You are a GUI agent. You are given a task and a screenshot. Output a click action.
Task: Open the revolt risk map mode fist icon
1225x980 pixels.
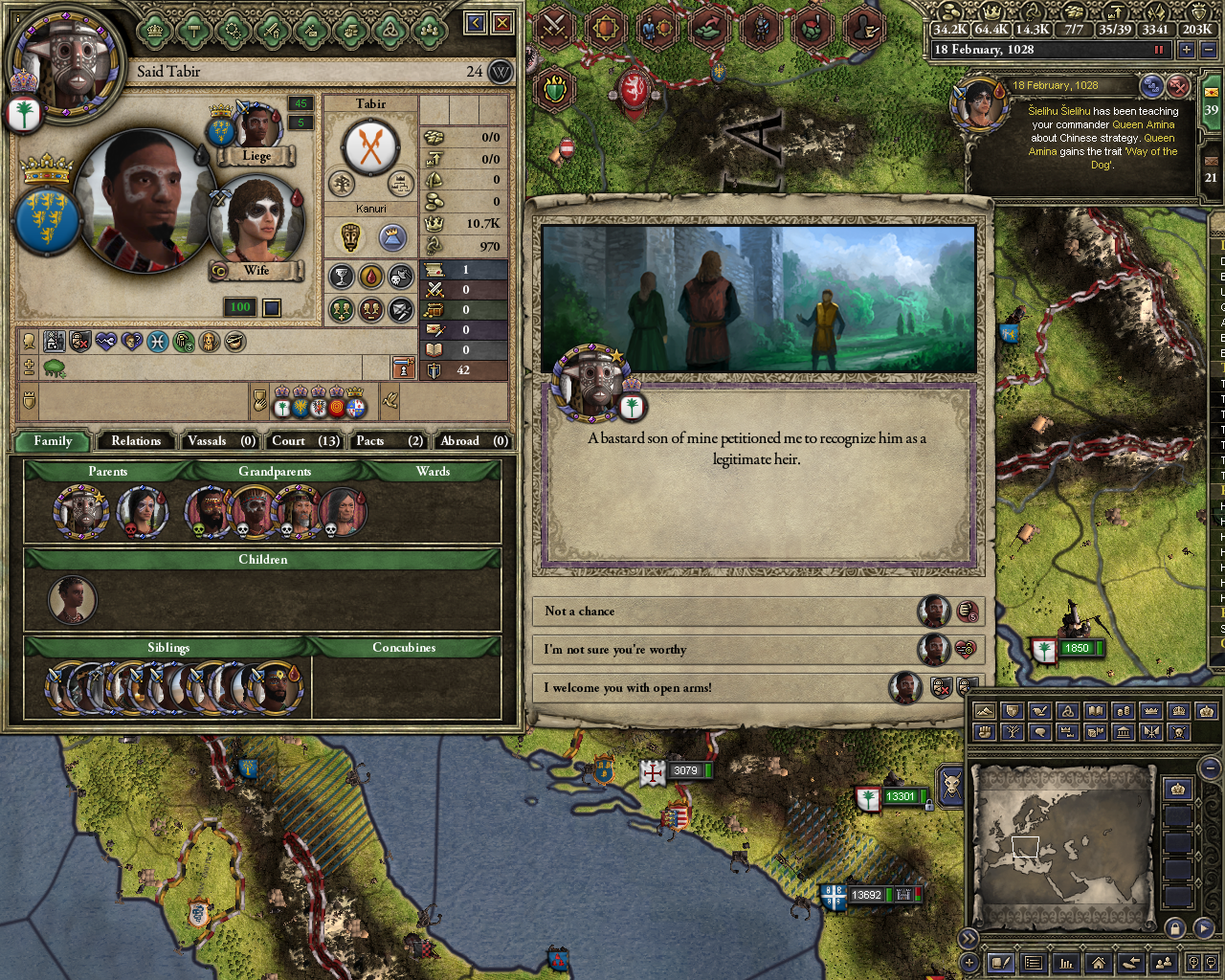coord(984,734)
